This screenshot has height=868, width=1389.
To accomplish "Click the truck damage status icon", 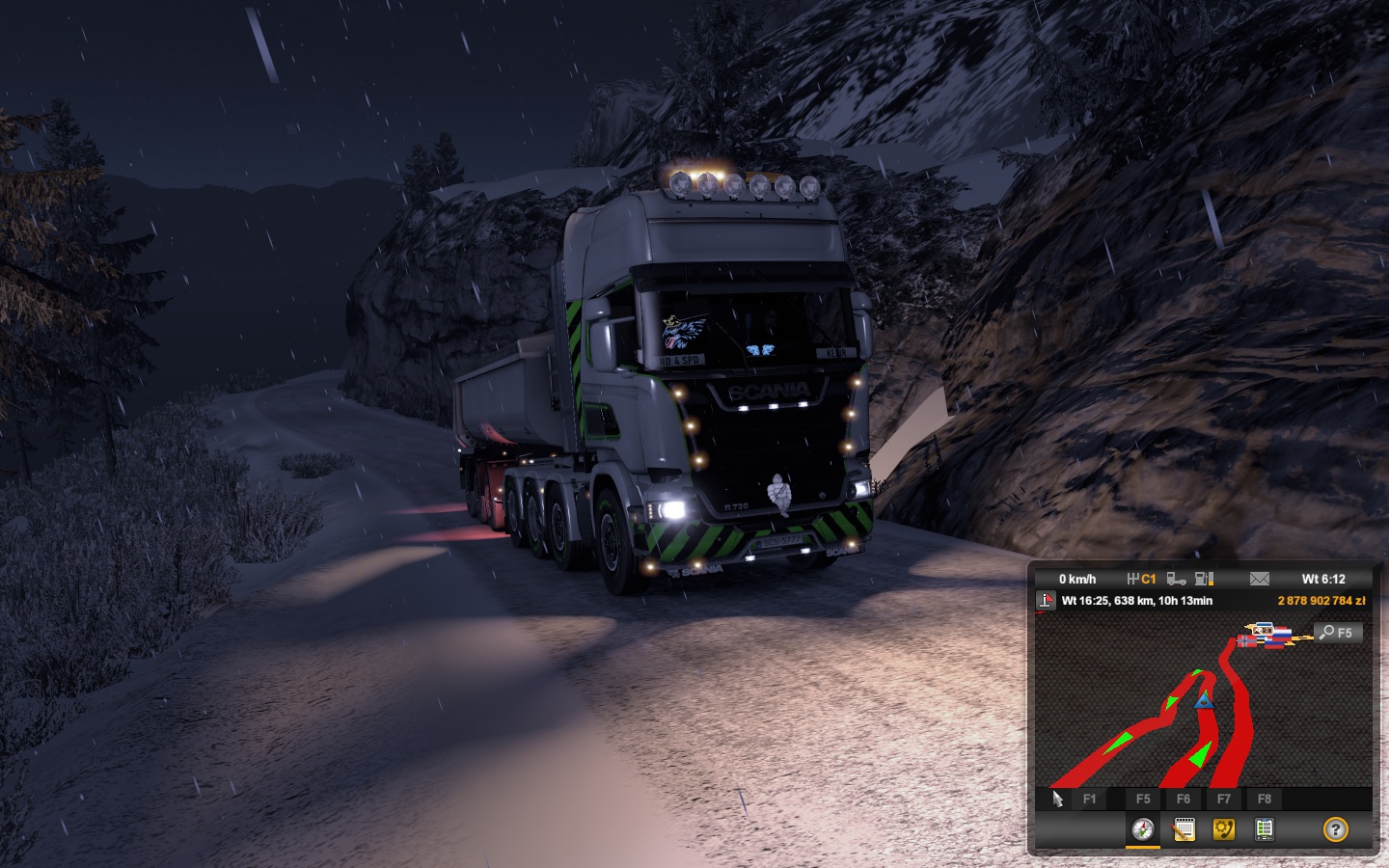I will coord(1176,579).
